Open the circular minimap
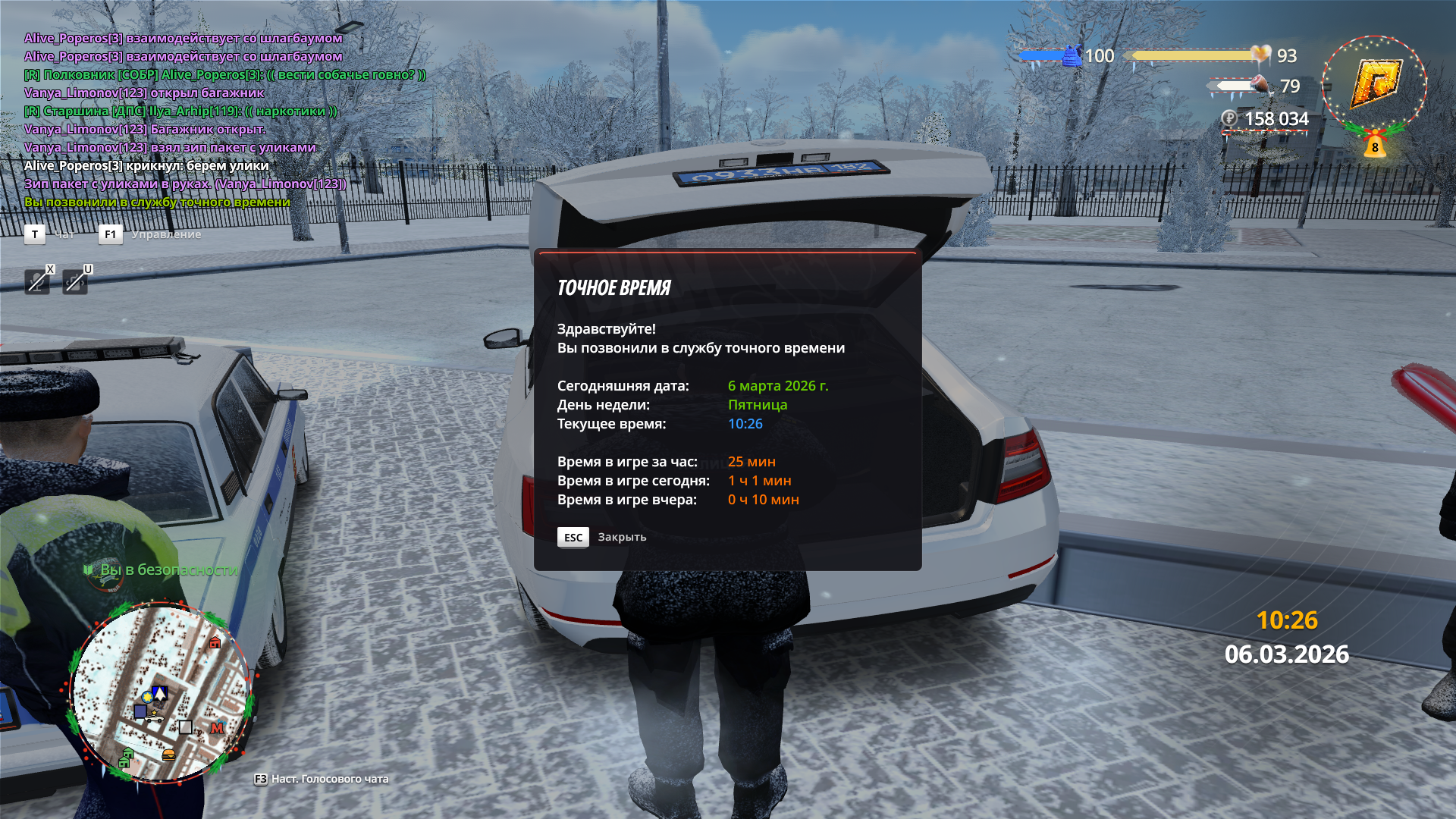1456x819 pixels. (x=161, y=692)
